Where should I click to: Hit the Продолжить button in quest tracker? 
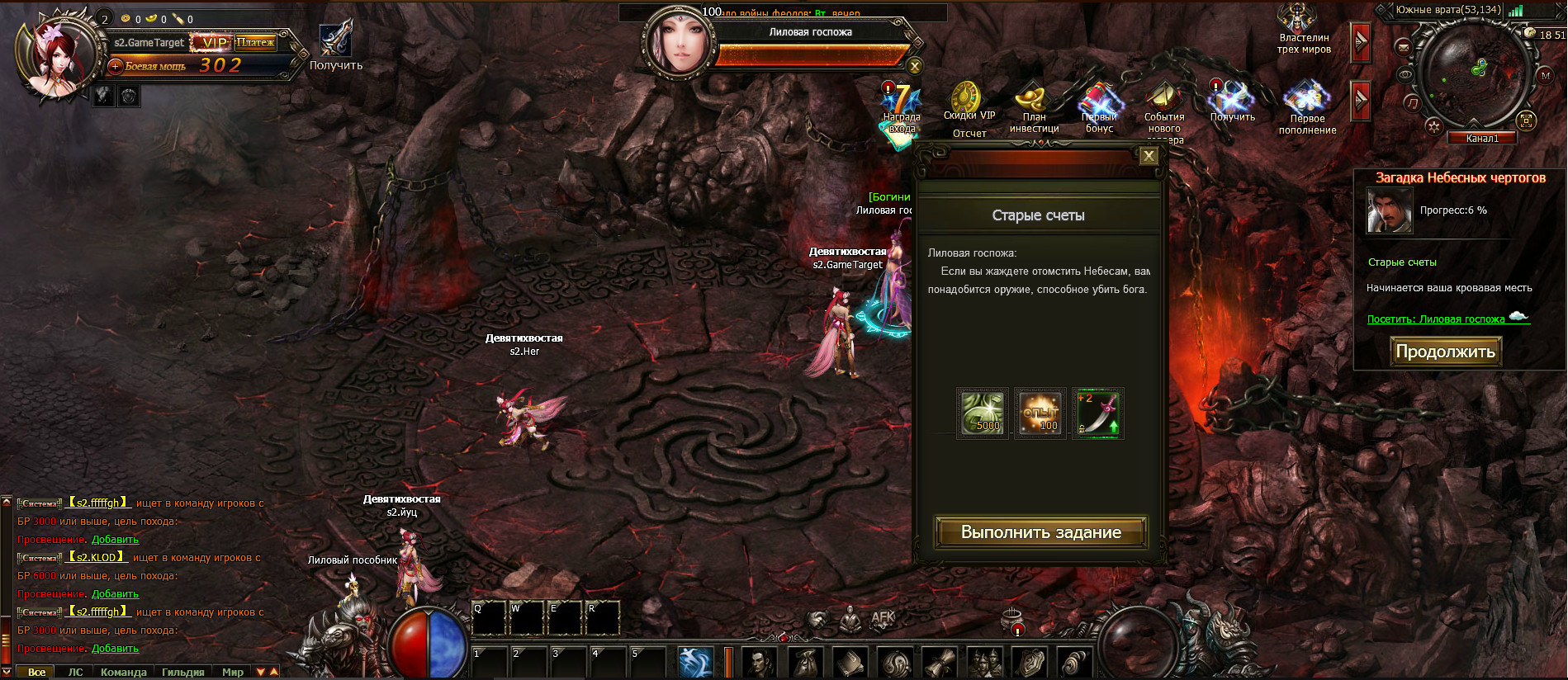1445,352
